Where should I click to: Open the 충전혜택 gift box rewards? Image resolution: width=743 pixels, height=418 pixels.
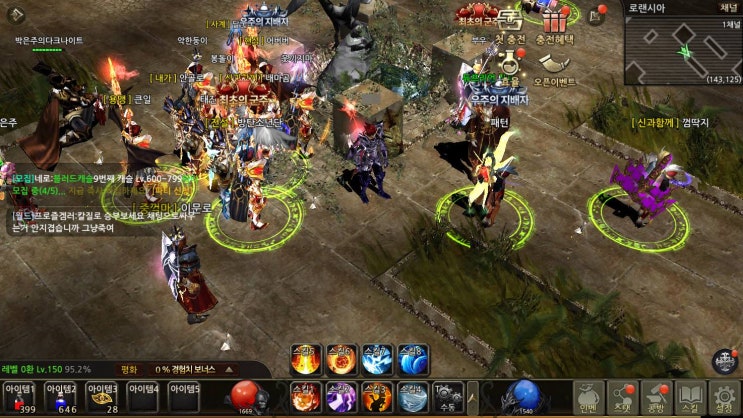pos(557,25)
